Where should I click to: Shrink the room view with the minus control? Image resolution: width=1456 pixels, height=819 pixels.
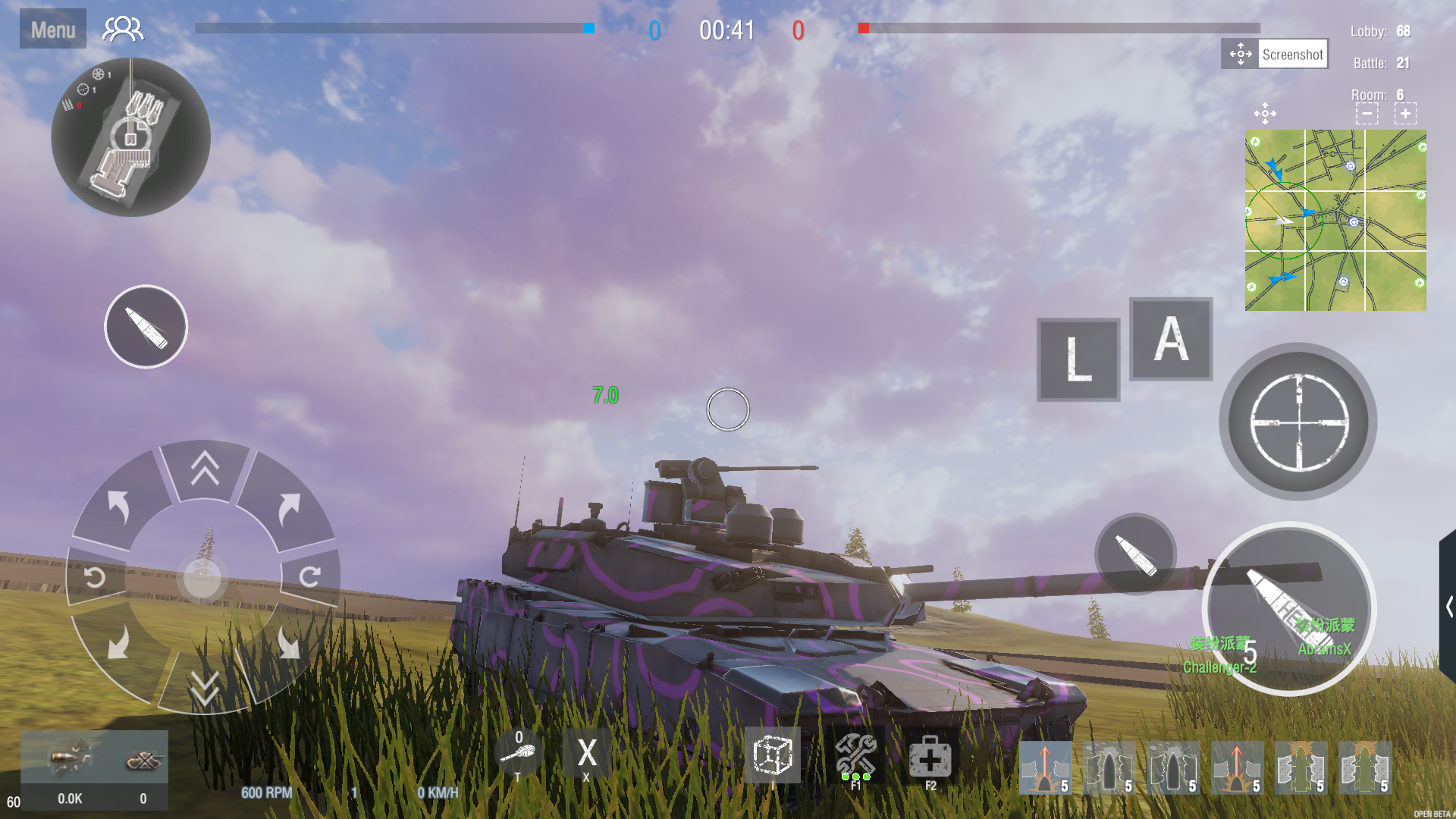tap(1367, 113)
